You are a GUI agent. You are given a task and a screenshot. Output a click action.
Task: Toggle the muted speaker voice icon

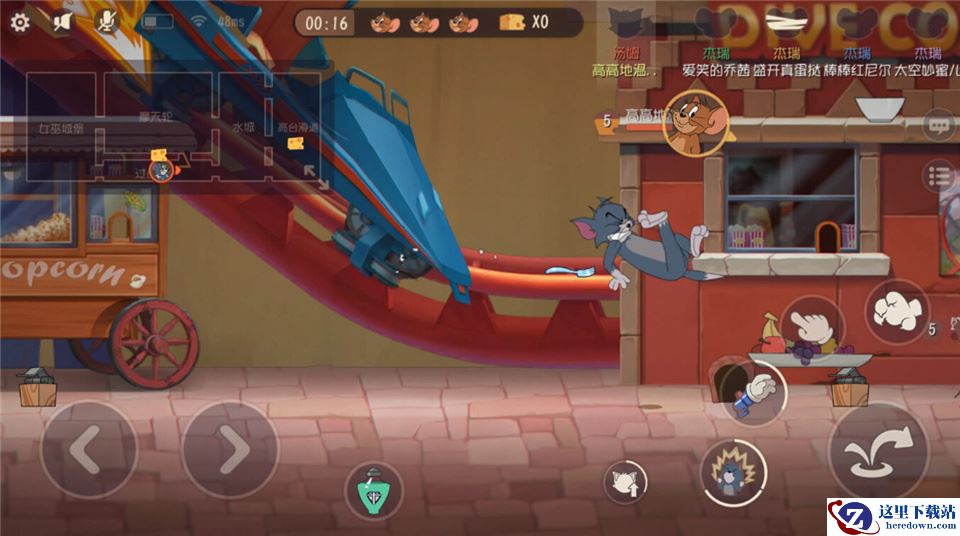click(x=62, y=21)
